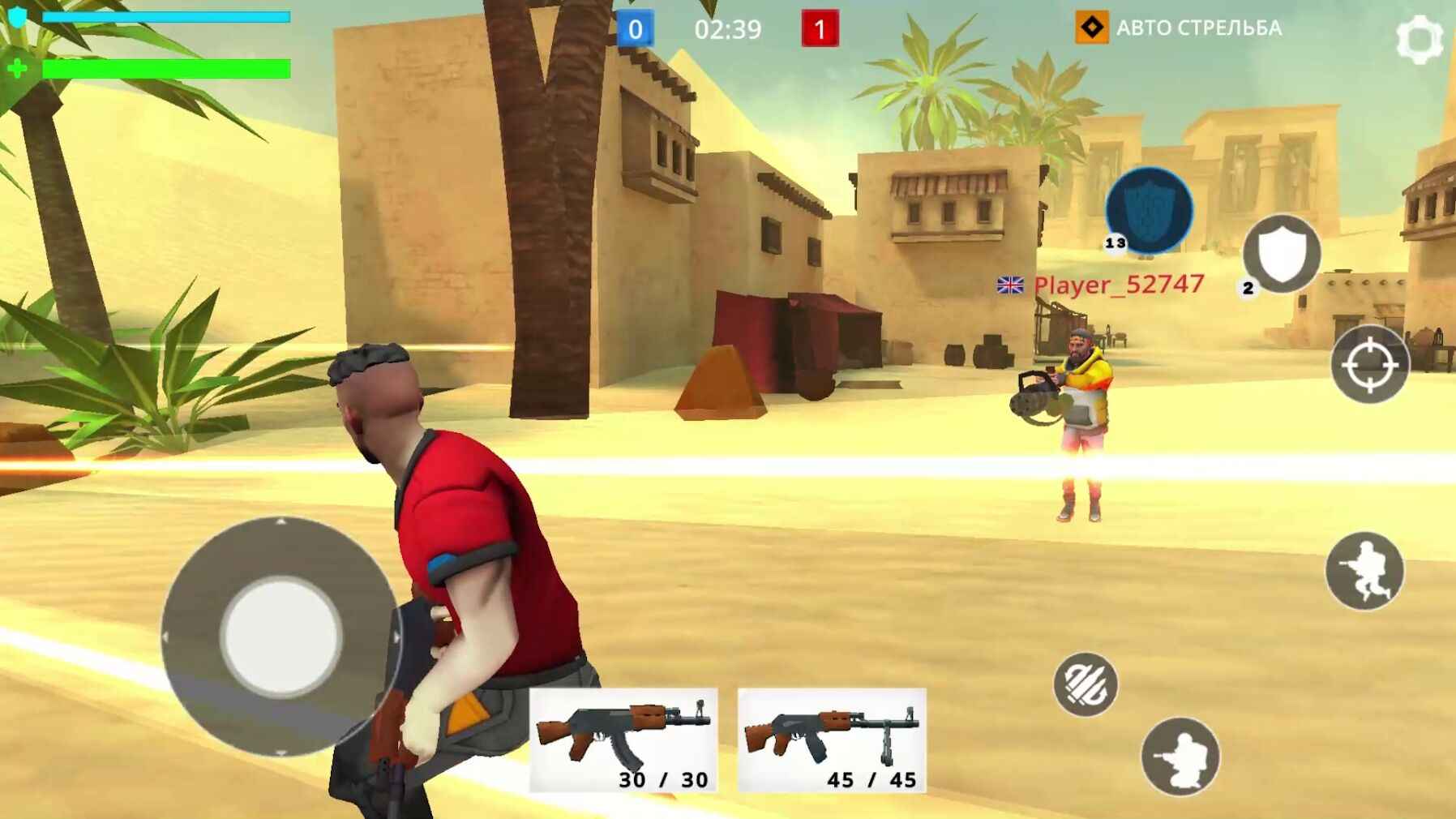Toggle АВТО СТРЕЛЬБА auto-fire mode
The width and height of the screenshot is (1456, 819).
click(x=1201, y=28)
